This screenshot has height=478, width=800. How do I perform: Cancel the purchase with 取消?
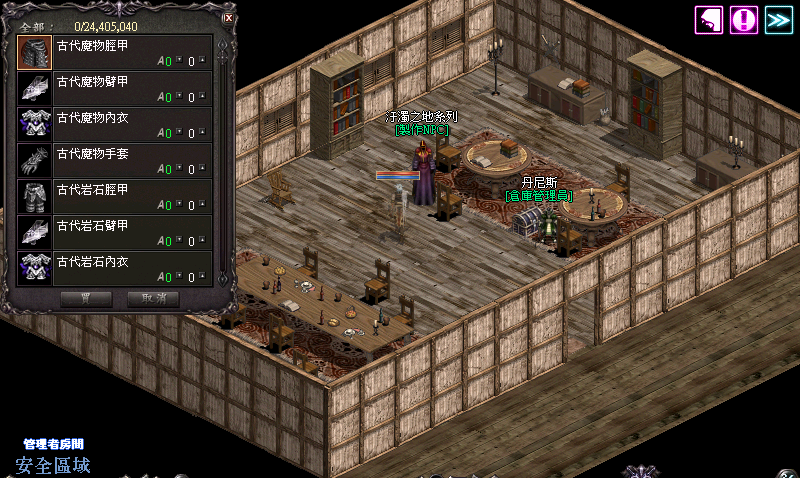click(x=153, y=298)
